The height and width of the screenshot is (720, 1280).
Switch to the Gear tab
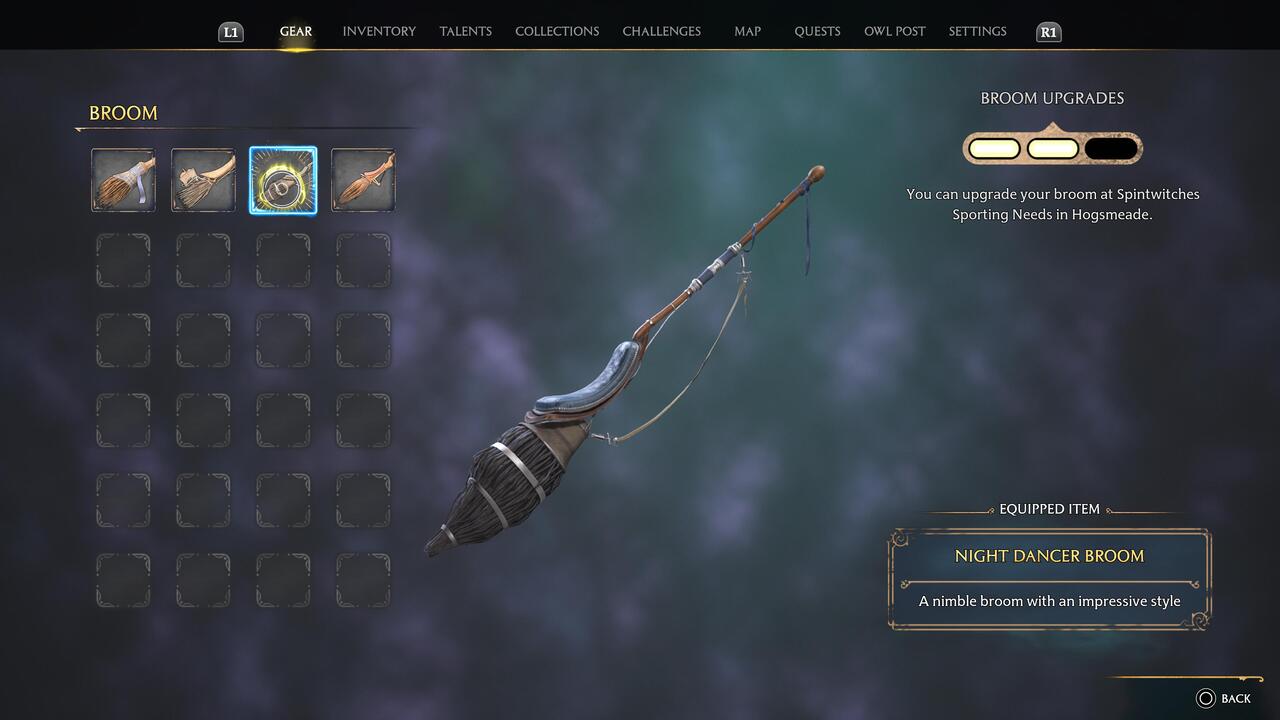pos(296,31)
